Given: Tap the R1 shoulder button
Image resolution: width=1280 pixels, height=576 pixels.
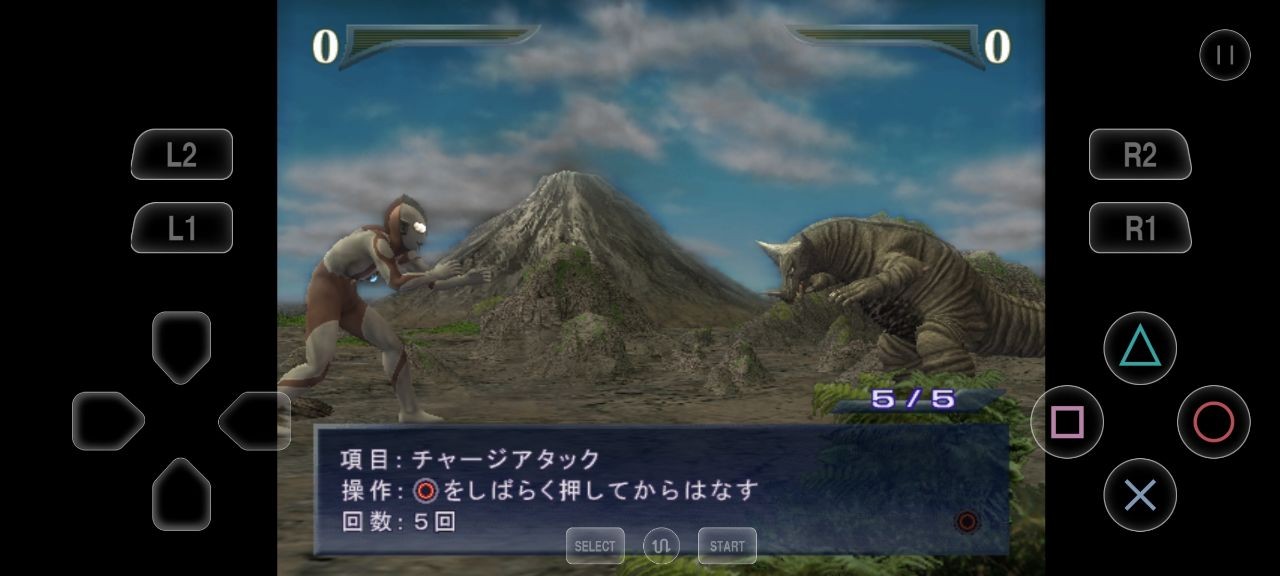Looking at the screenshot, I should (x=1140, y=228).
